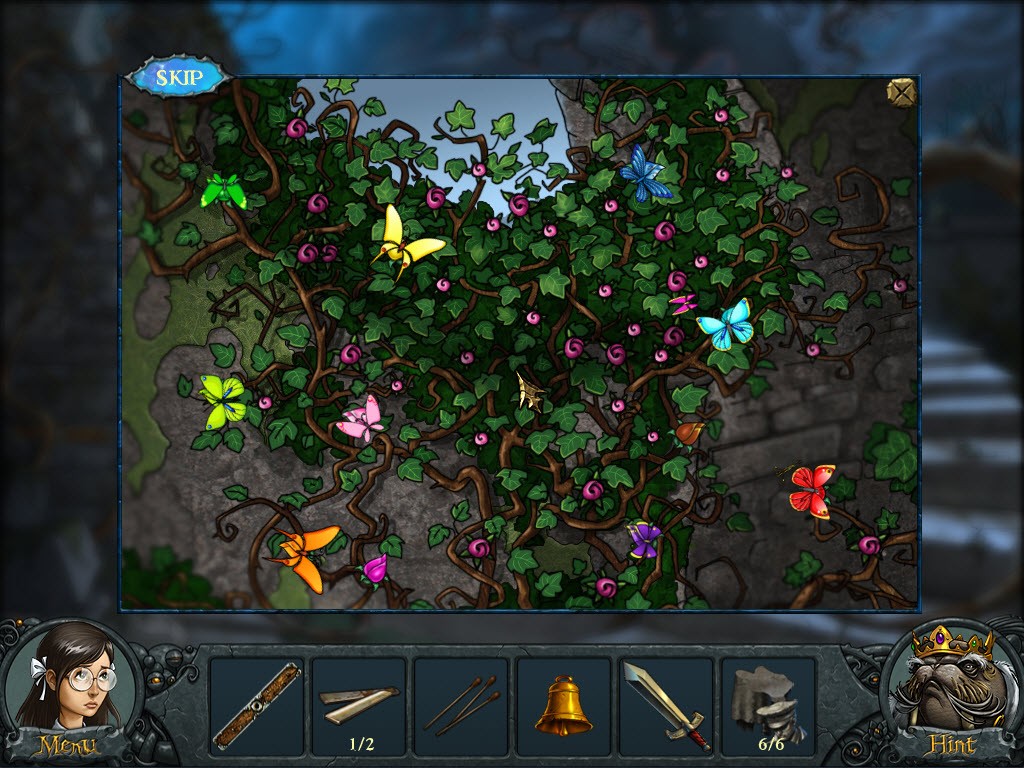Screen dimensions: 1024x768
Task: Select the stone fragments 6/6 slot
Action: [x=768, y=706]
